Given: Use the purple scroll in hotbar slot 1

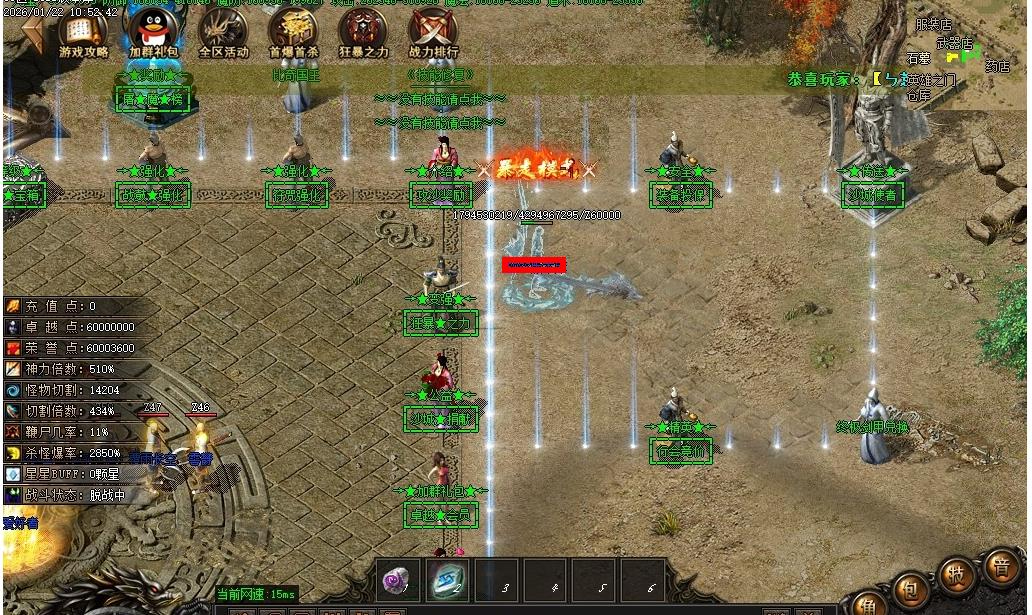Looking at the screenshot, I should click(398, 579).
